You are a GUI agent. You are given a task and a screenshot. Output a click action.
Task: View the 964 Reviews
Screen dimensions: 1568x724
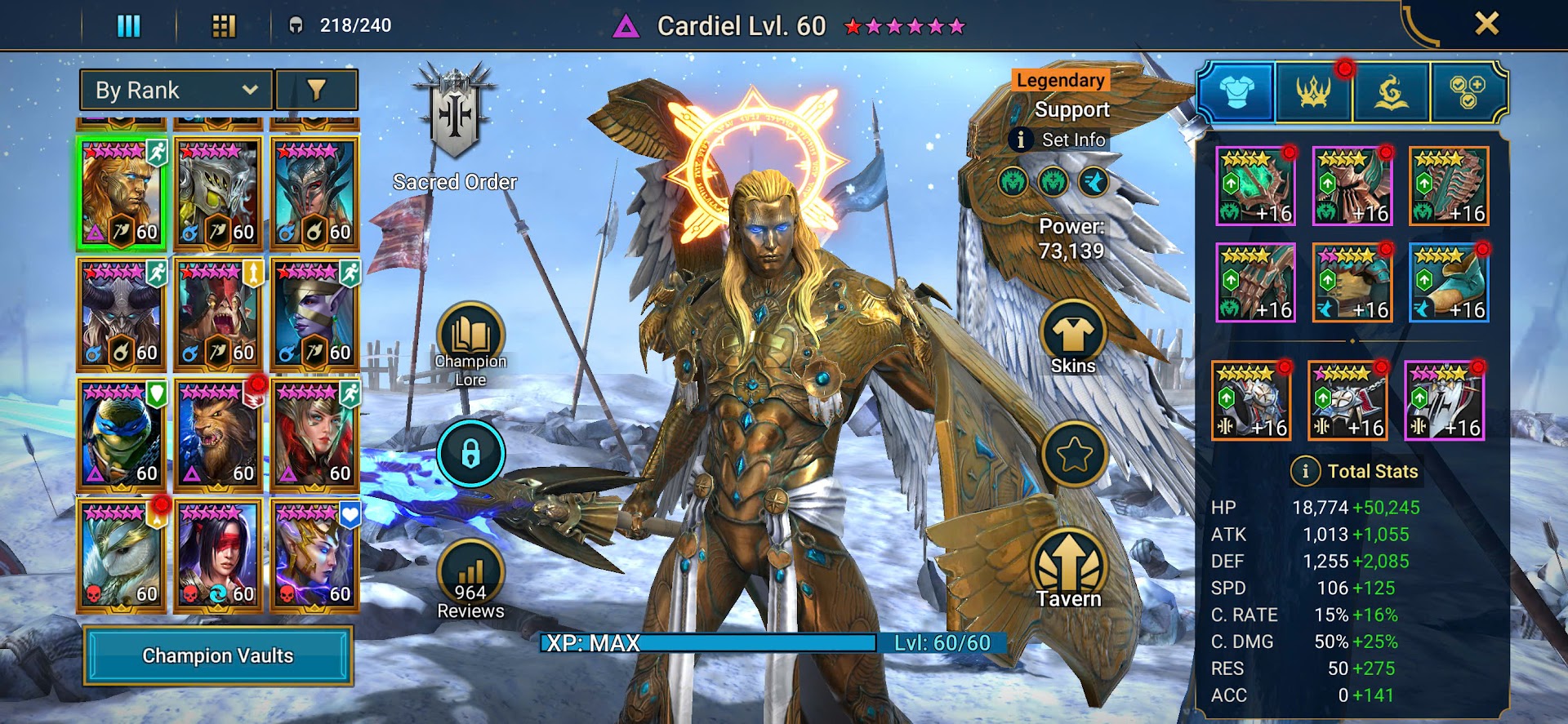470,580
